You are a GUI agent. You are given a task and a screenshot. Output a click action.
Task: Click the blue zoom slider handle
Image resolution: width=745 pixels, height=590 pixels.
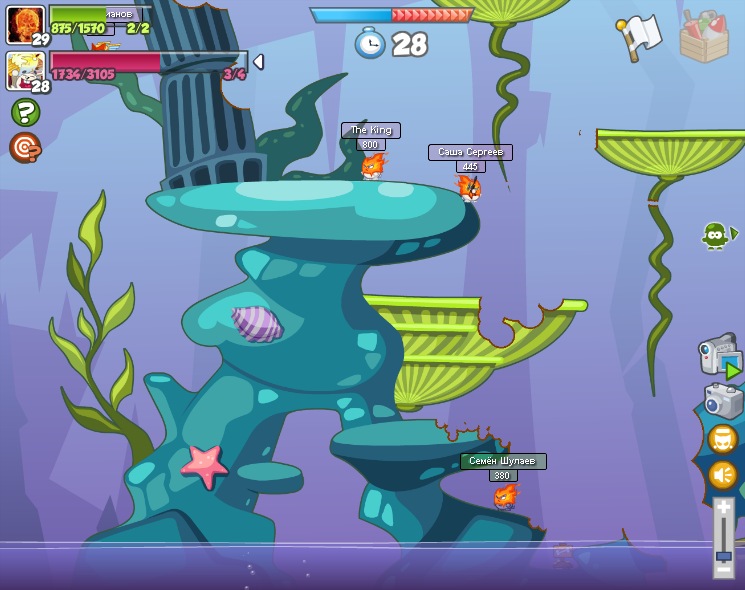[723, 554]
